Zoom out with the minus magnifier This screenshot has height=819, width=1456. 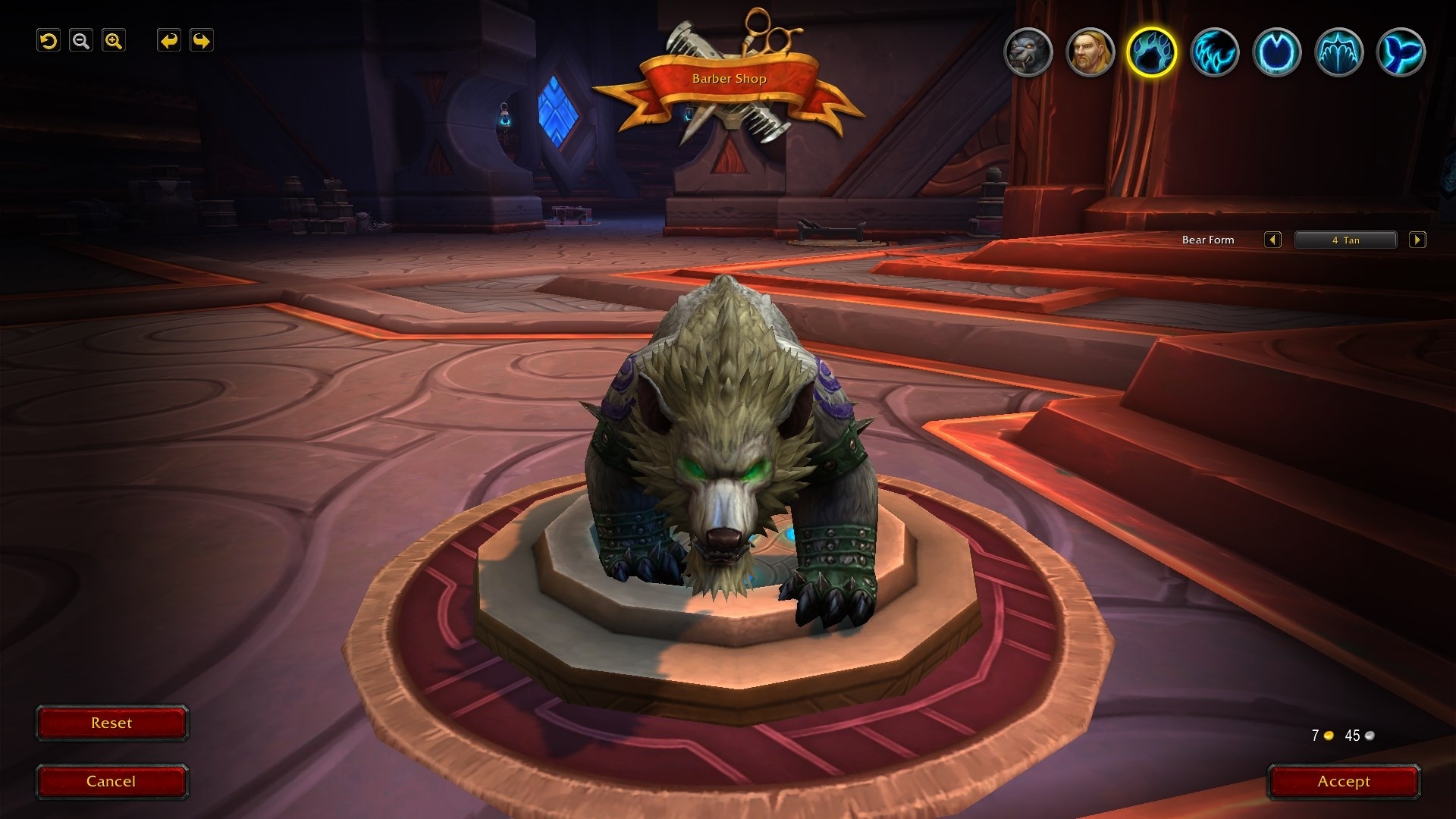point(81,41)
